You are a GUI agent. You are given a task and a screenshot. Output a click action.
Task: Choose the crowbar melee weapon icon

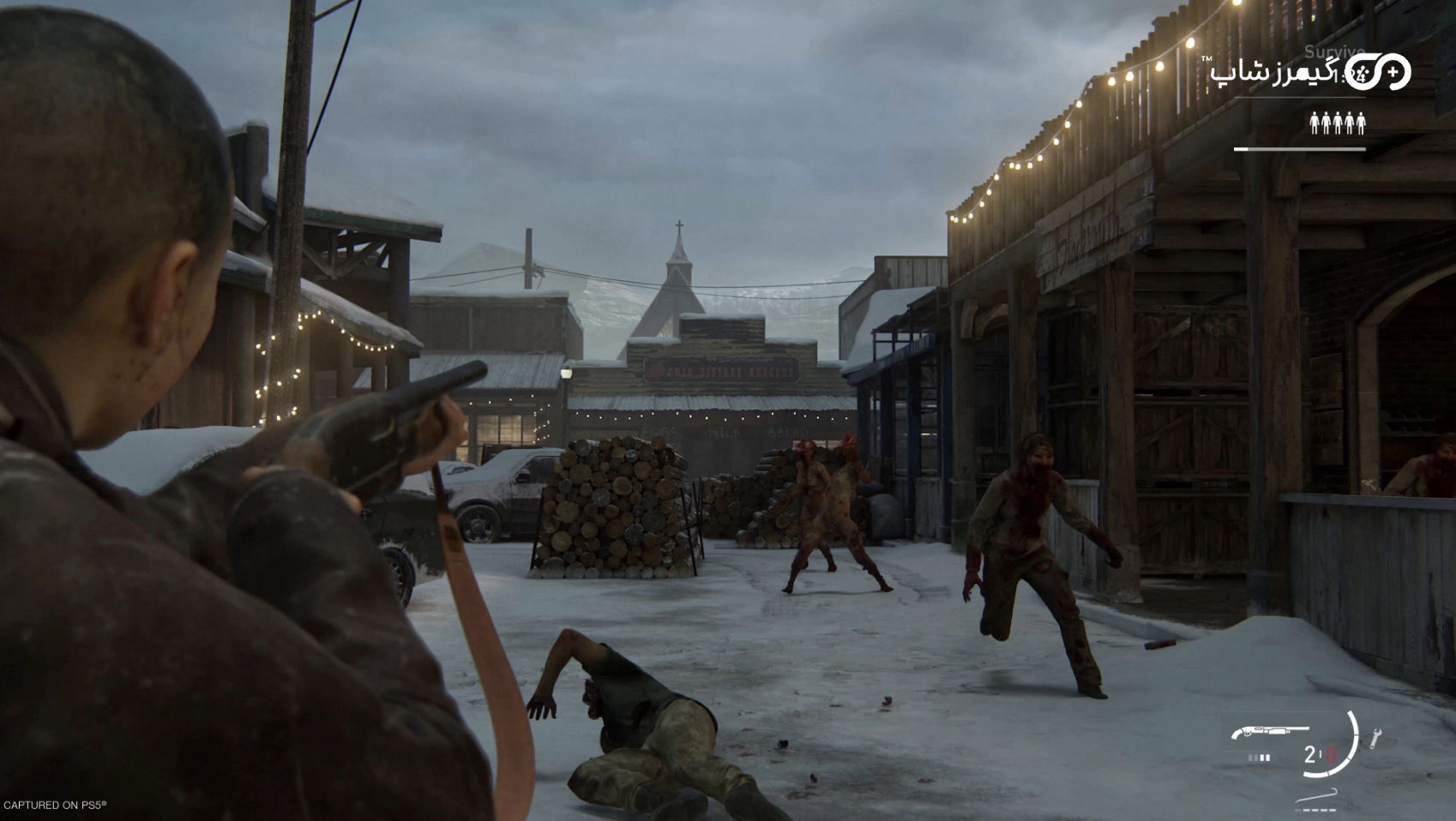tap(1316, 795)
